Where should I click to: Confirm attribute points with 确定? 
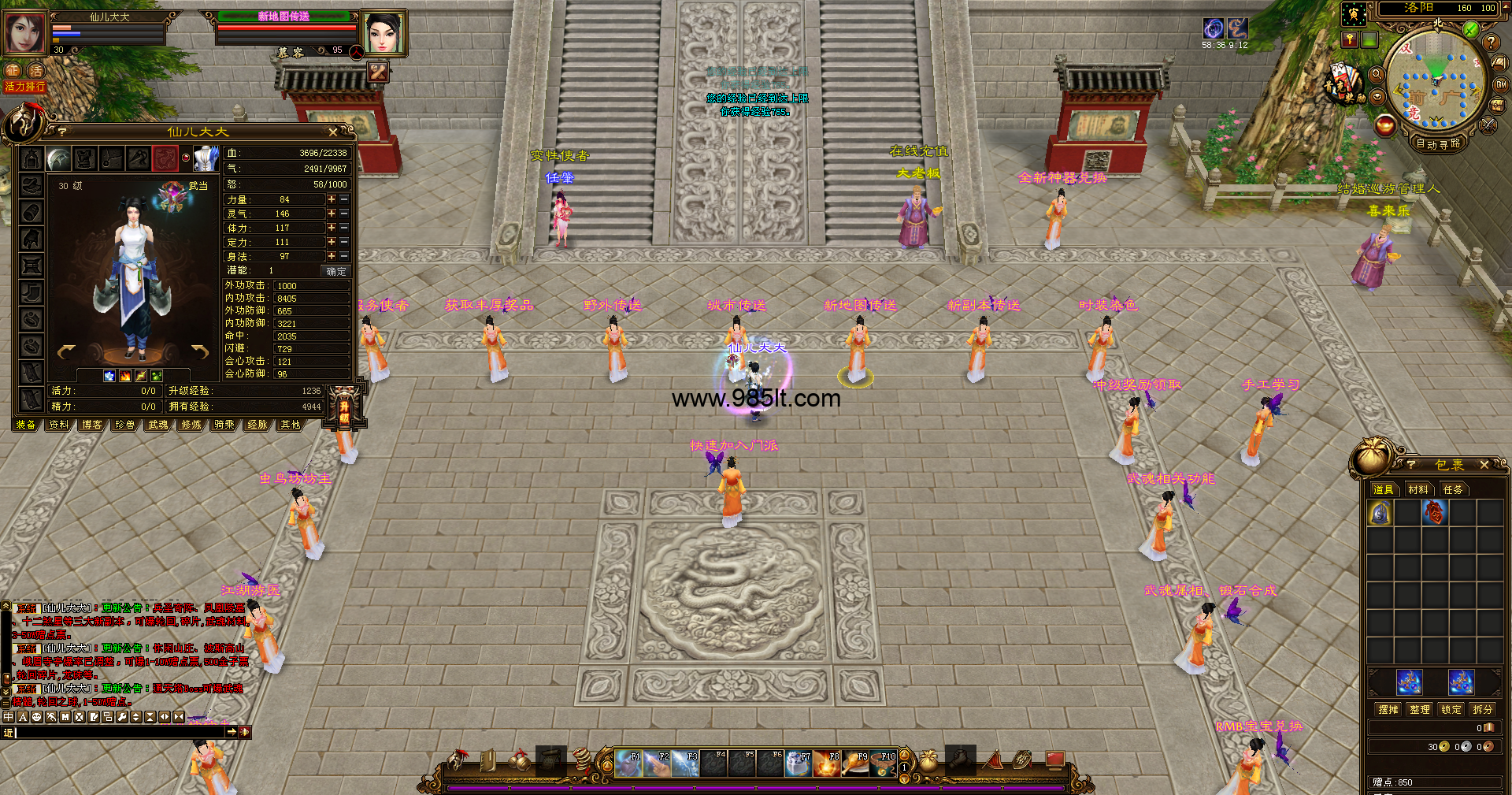tap(336, 271)
